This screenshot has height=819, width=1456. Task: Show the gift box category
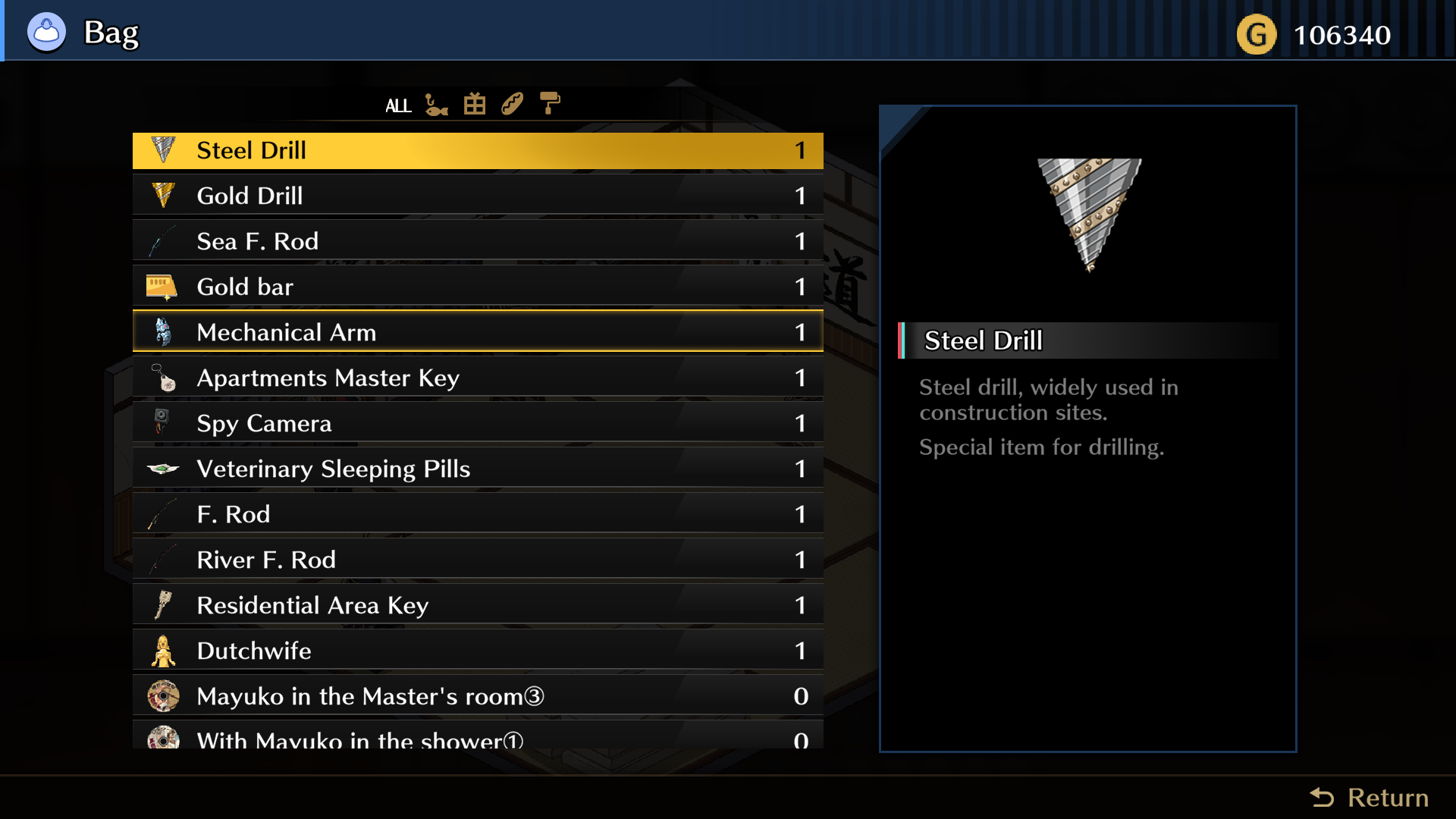click(x=475, y=104)
